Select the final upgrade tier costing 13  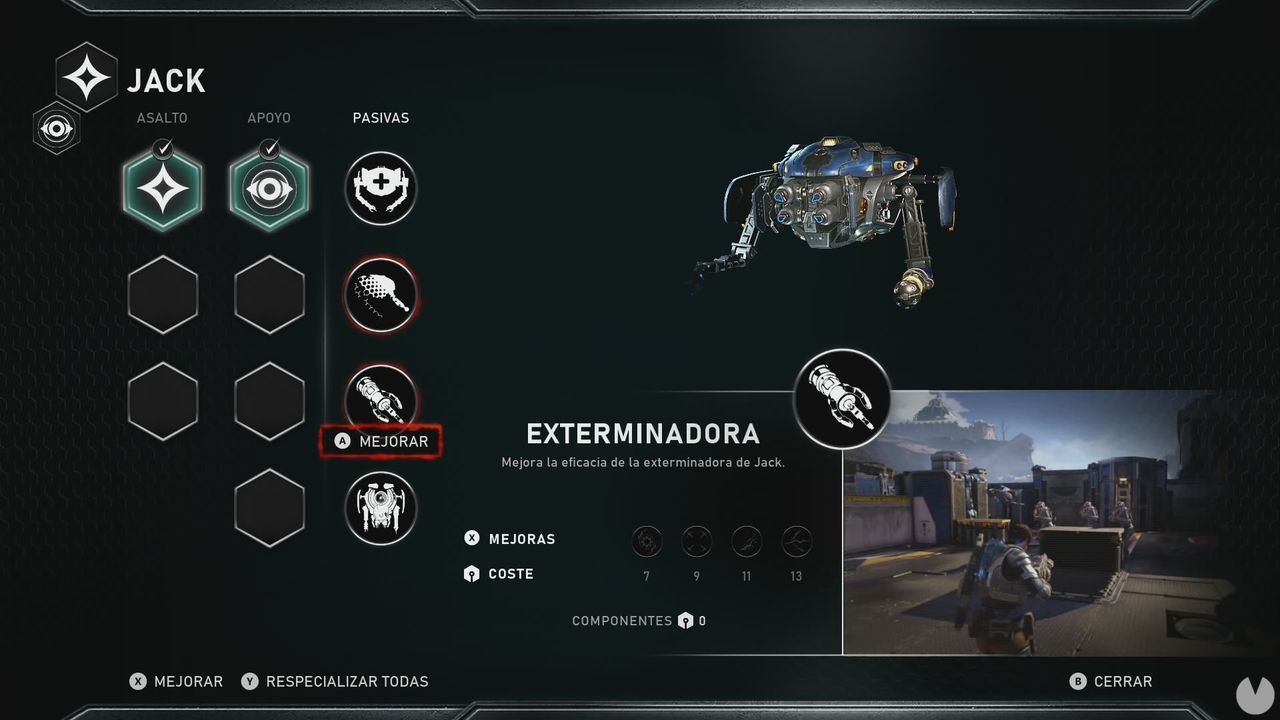point(796,540)
